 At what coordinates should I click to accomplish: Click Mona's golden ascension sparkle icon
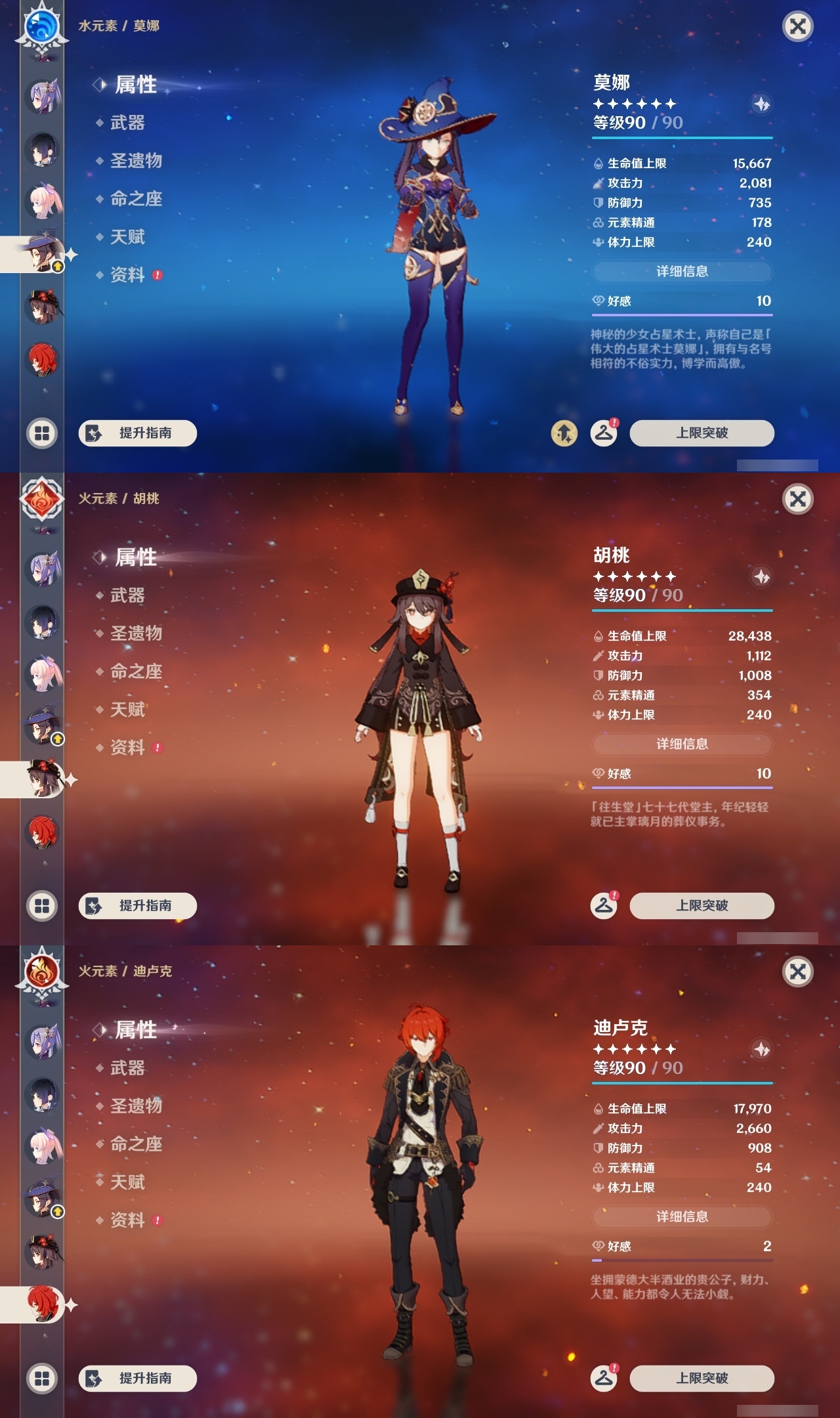tap(565, 433)
